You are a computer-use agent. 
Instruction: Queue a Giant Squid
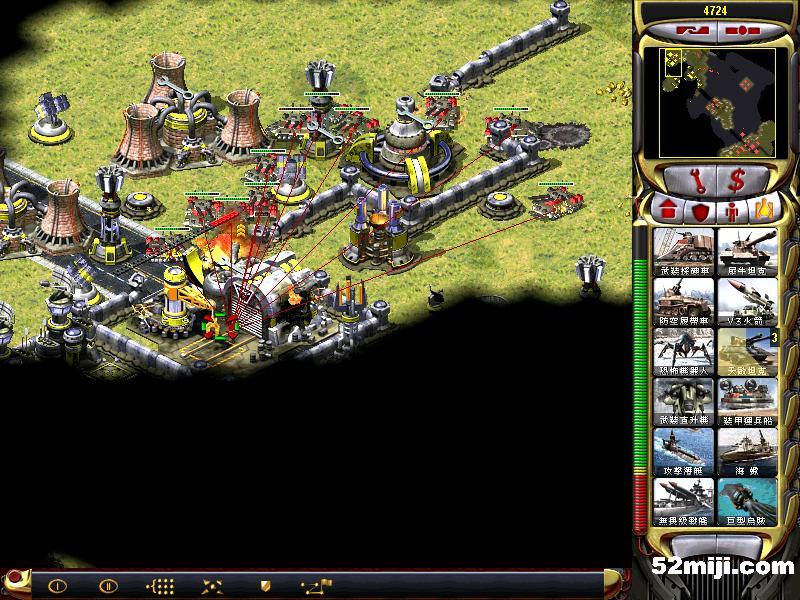[x=746, y=501]
